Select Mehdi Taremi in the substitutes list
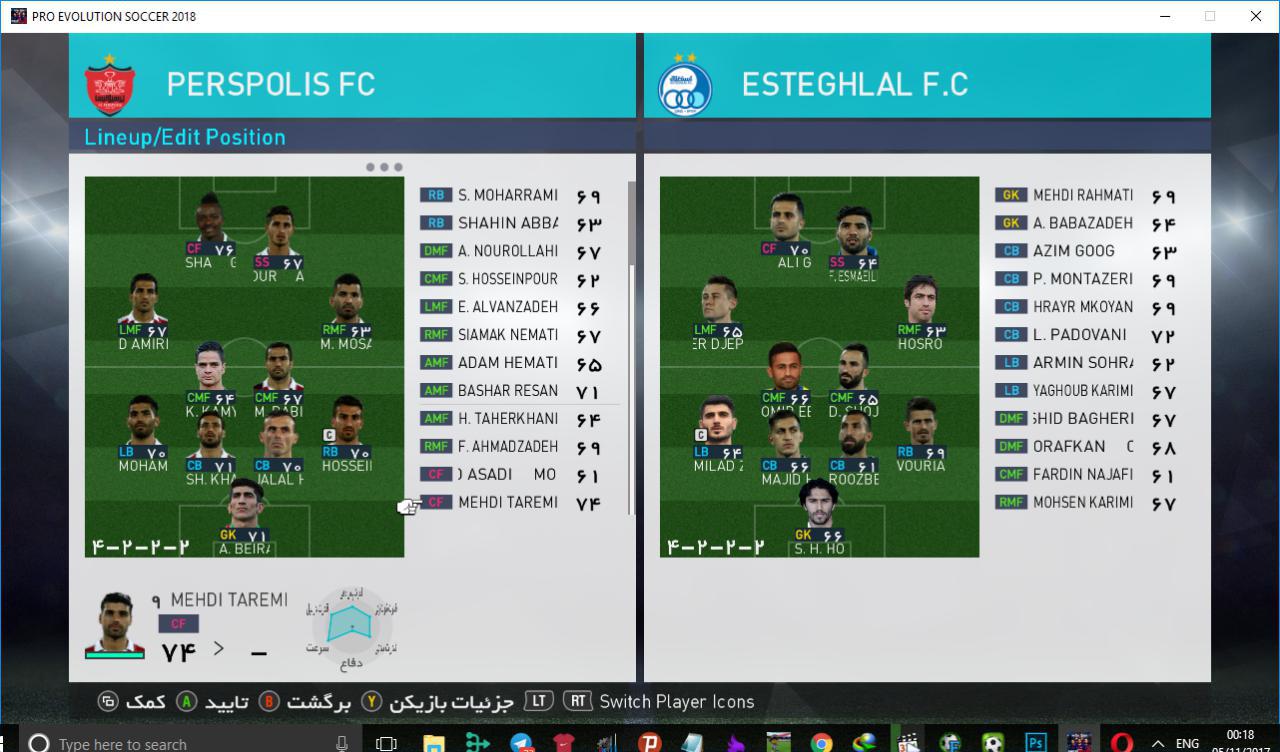Screen dimensions: 1280x752 coord(508,503)
